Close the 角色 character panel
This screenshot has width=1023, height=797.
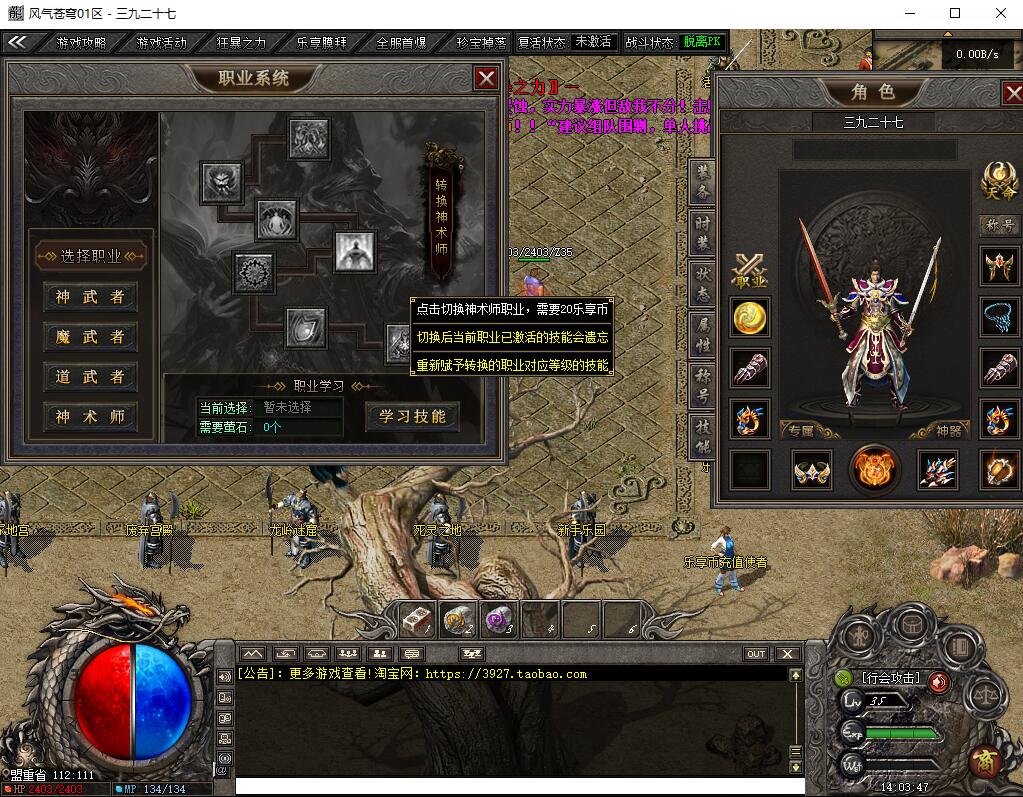point(1012,93)
